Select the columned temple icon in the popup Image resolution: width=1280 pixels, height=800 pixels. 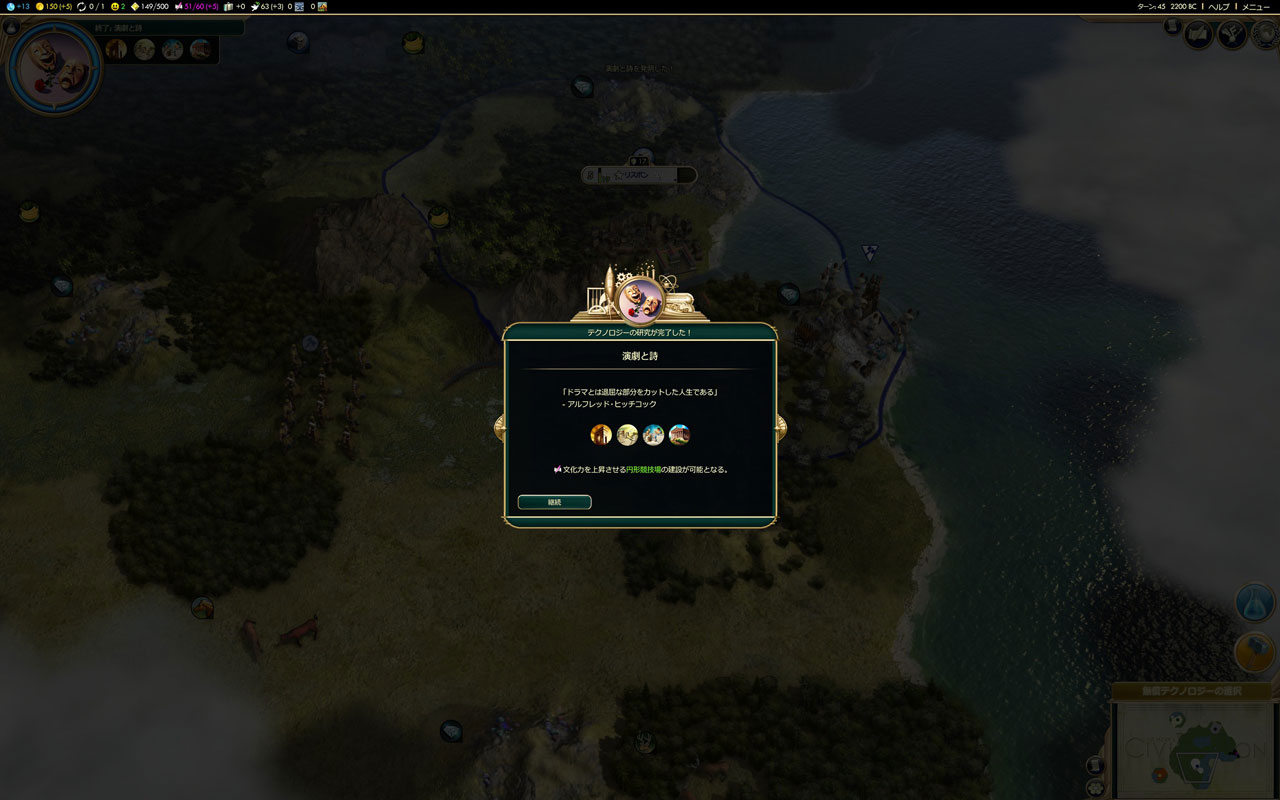[x=679, y=434]
